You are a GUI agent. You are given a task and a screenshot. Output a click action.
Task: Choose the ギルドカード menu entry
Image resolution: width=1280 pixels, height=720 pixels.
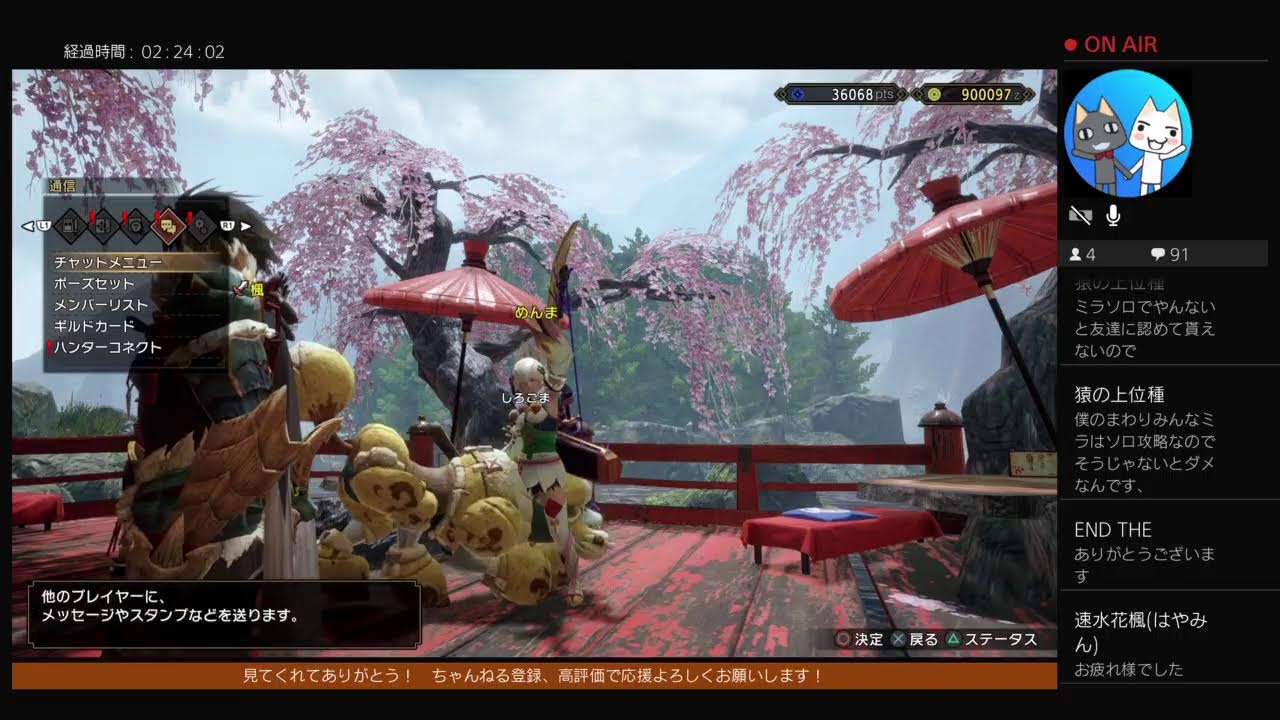[x=94, y=326]
